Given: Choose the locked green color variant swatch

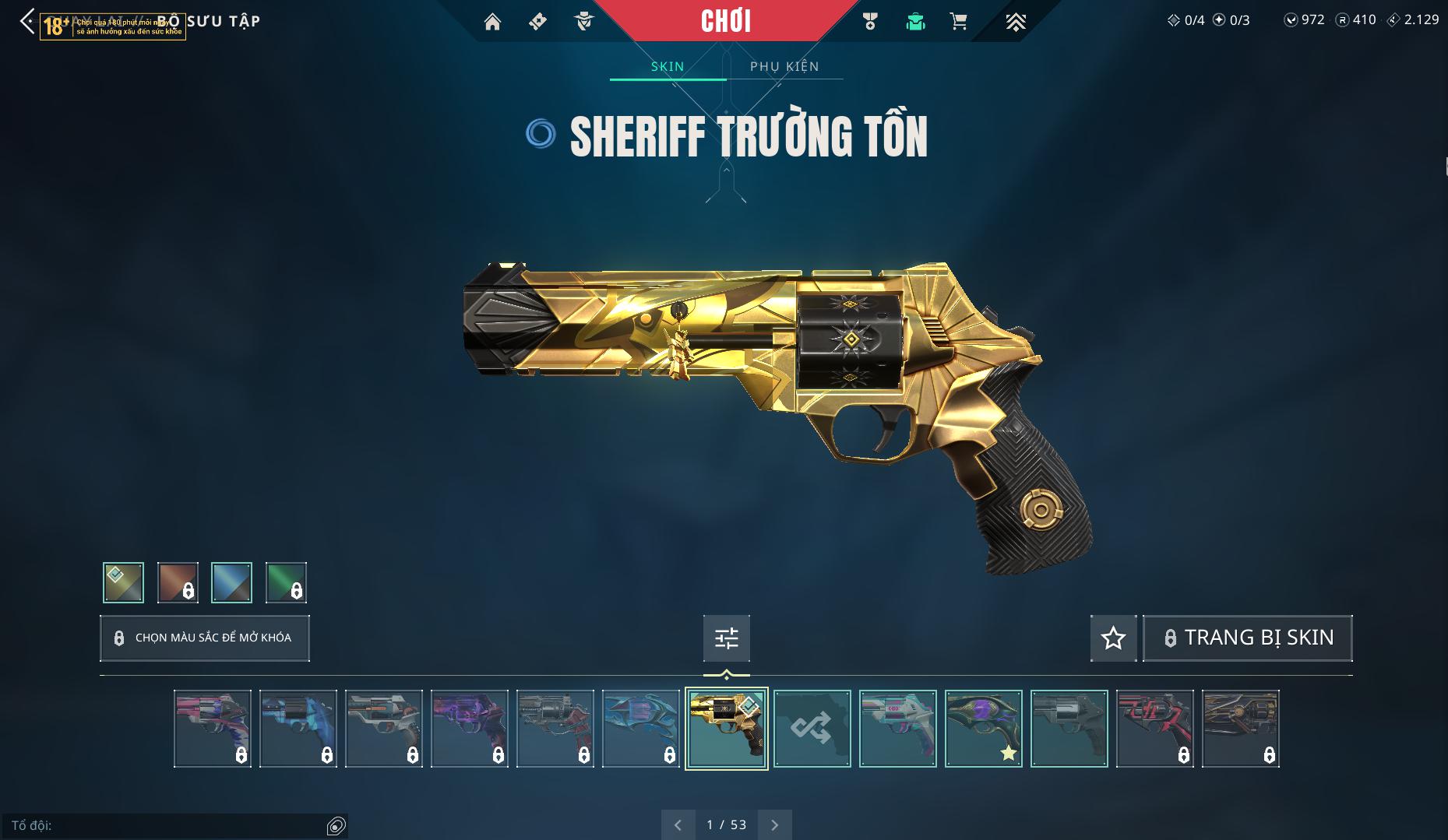Looking at the screenshot, I should click(286, 582).
